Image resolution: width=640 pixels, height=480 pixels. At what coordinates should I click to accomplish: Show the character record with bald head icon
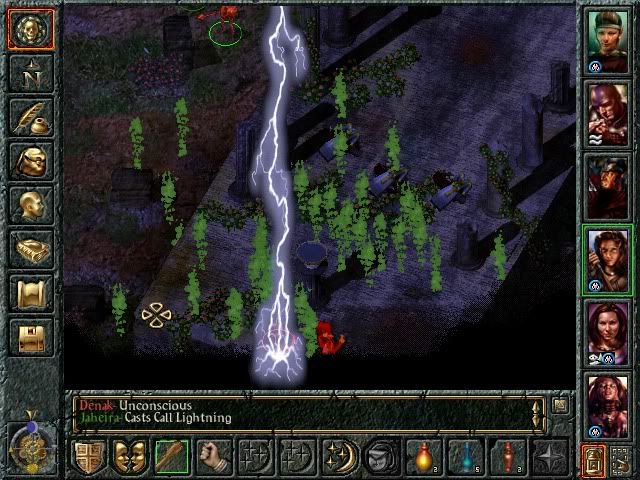click(31, 204)
